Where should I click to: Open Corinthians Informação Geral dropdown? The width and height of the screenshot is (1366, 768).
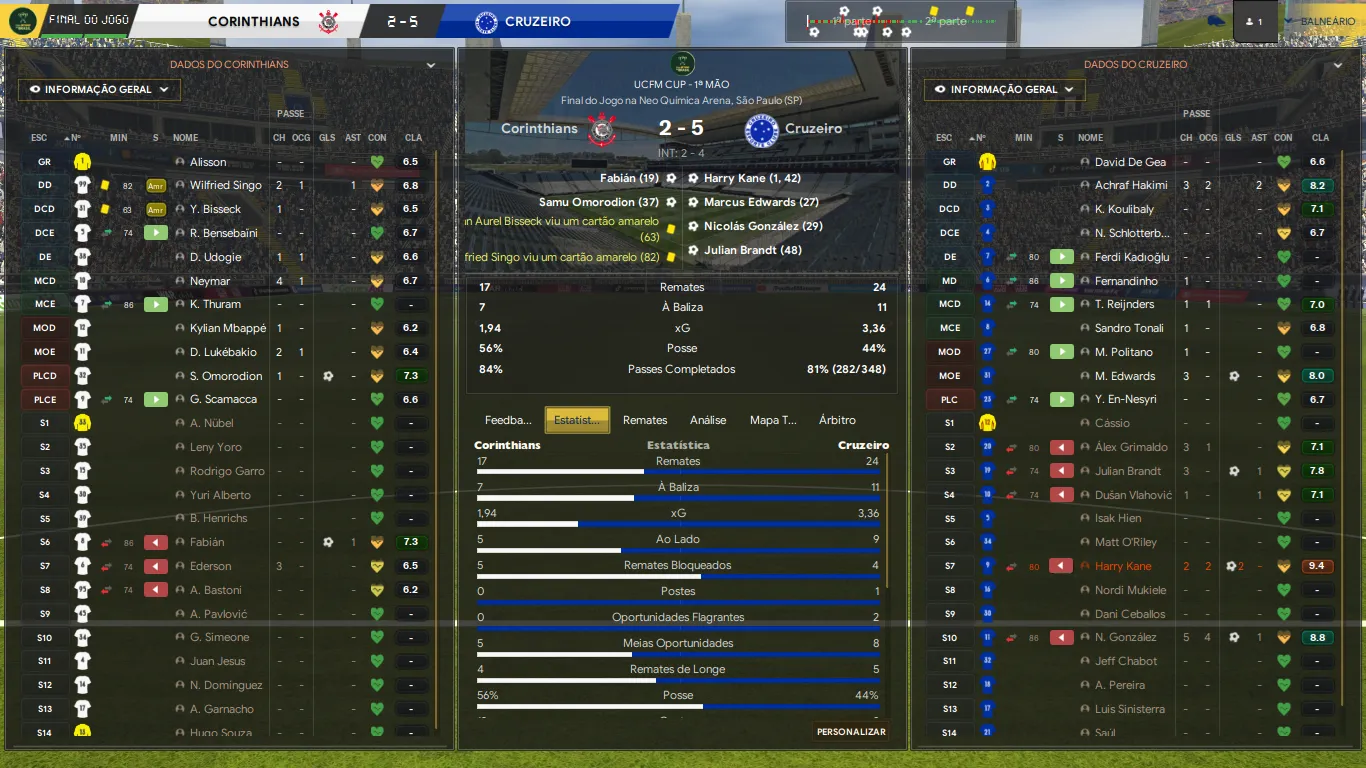(x=99, y=90)
